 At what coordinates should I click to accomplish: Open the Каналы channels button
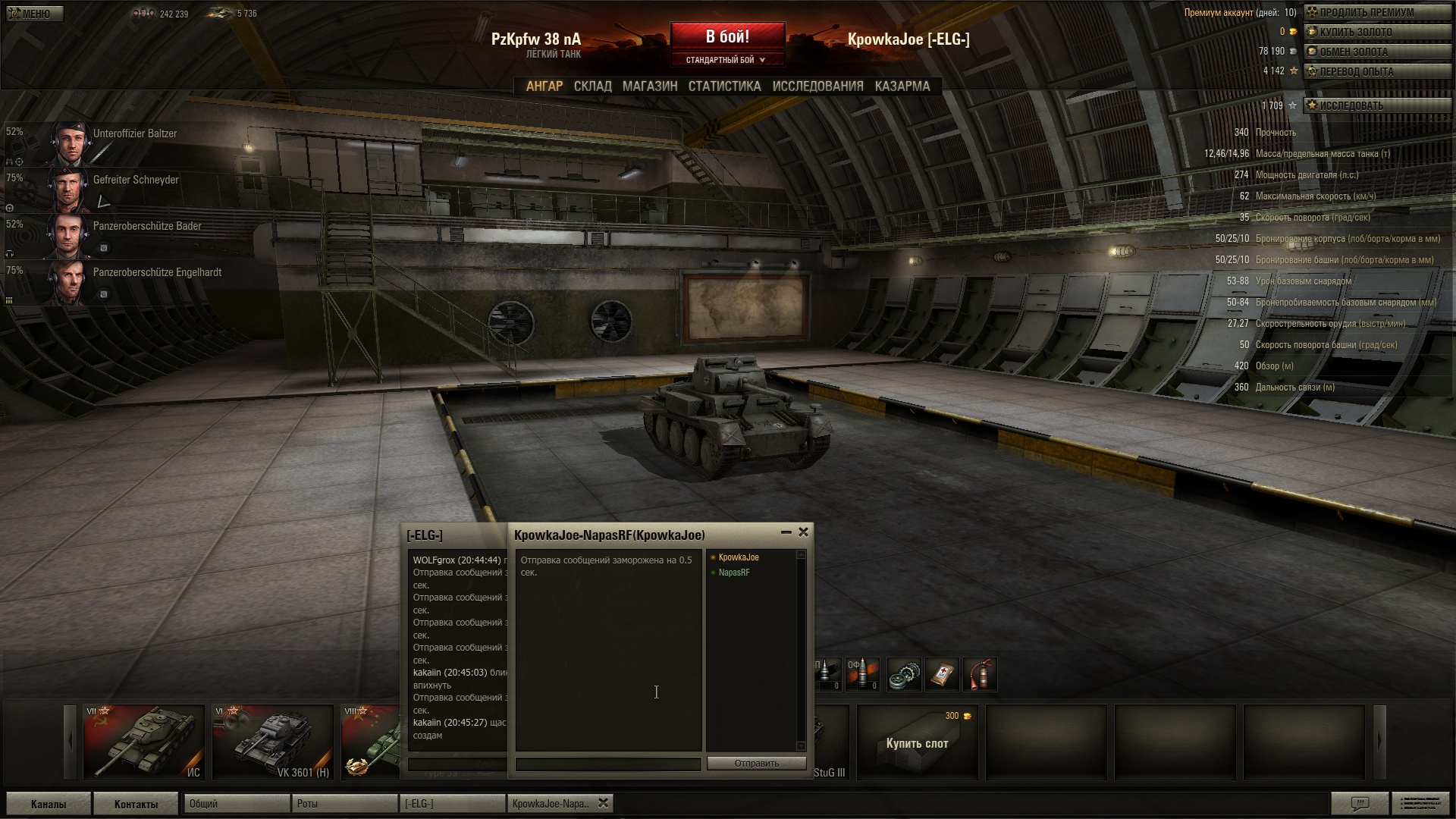pos(49,804)
